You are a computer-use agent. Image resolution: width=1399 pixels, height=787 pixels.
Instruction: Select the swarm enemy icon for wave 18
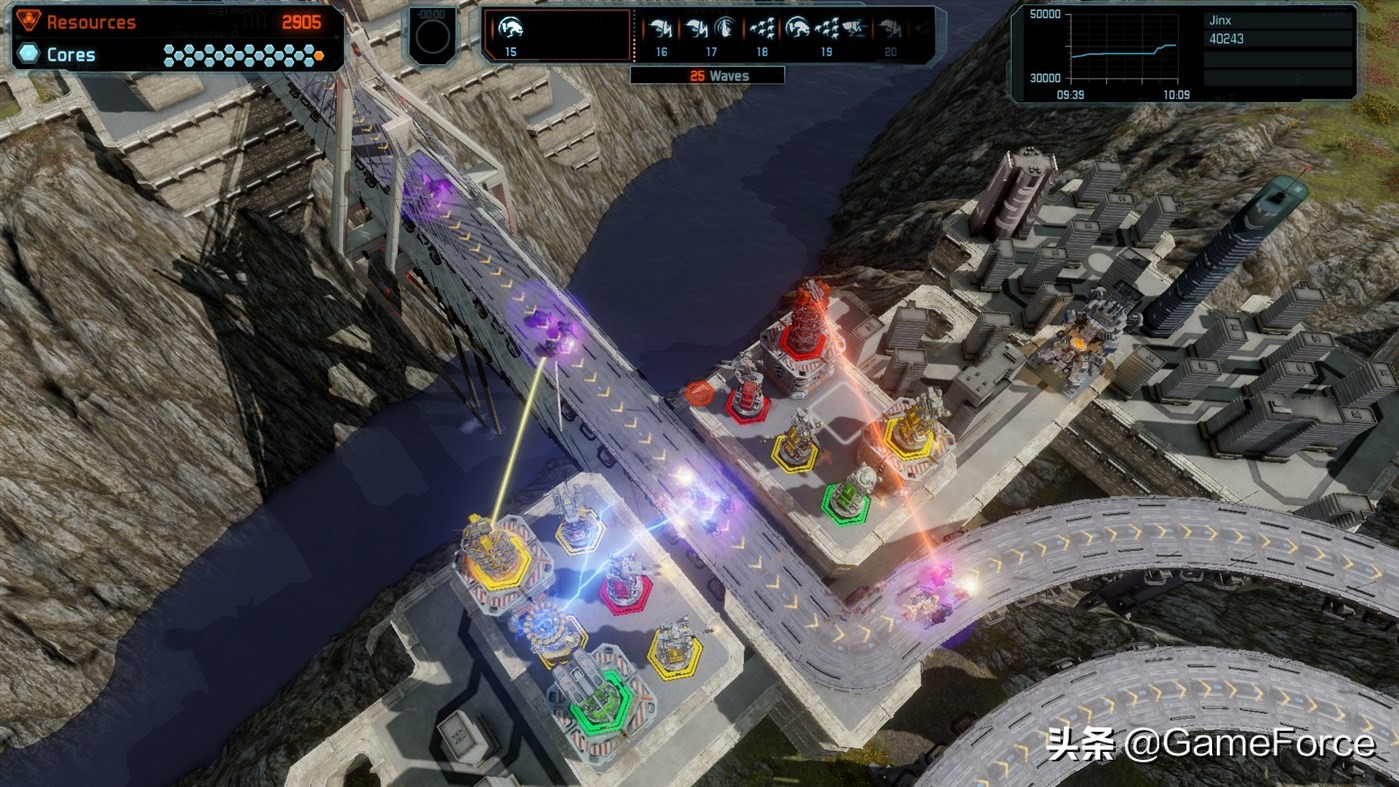pyautogui.click(x=762, y=29)
